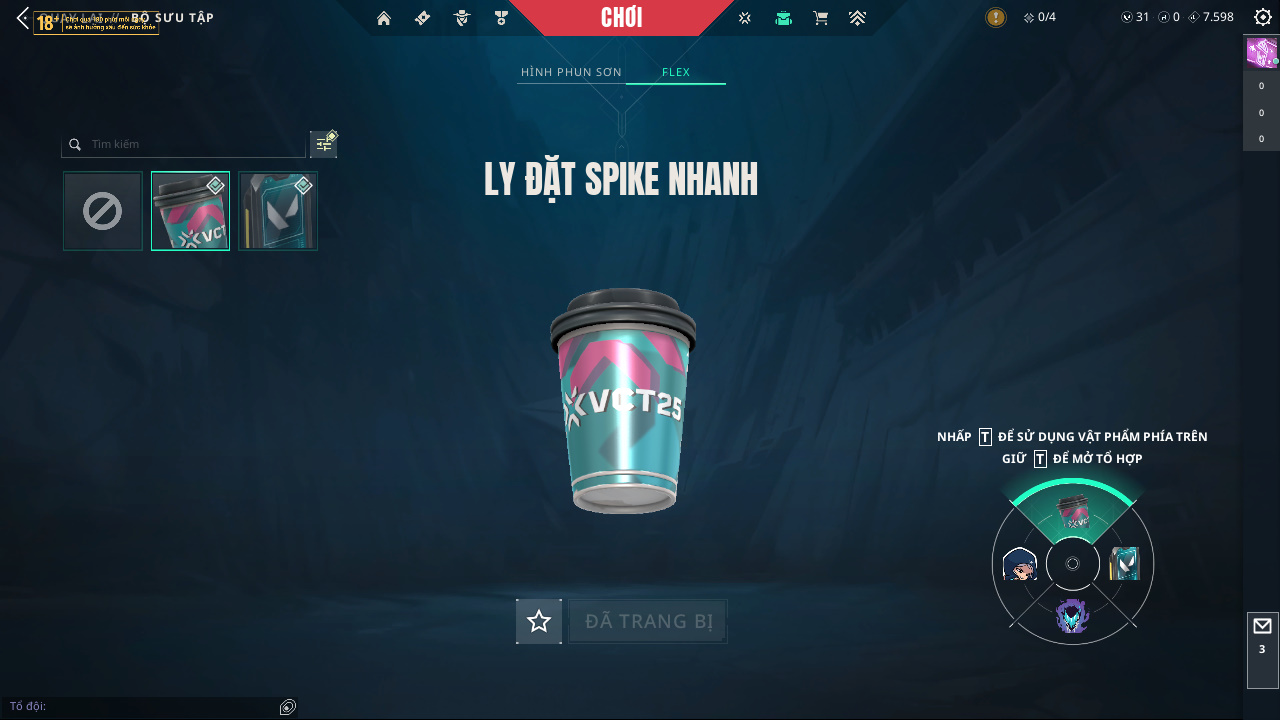
Task: Open the store shopping cart icon
Action: (821, 18)
